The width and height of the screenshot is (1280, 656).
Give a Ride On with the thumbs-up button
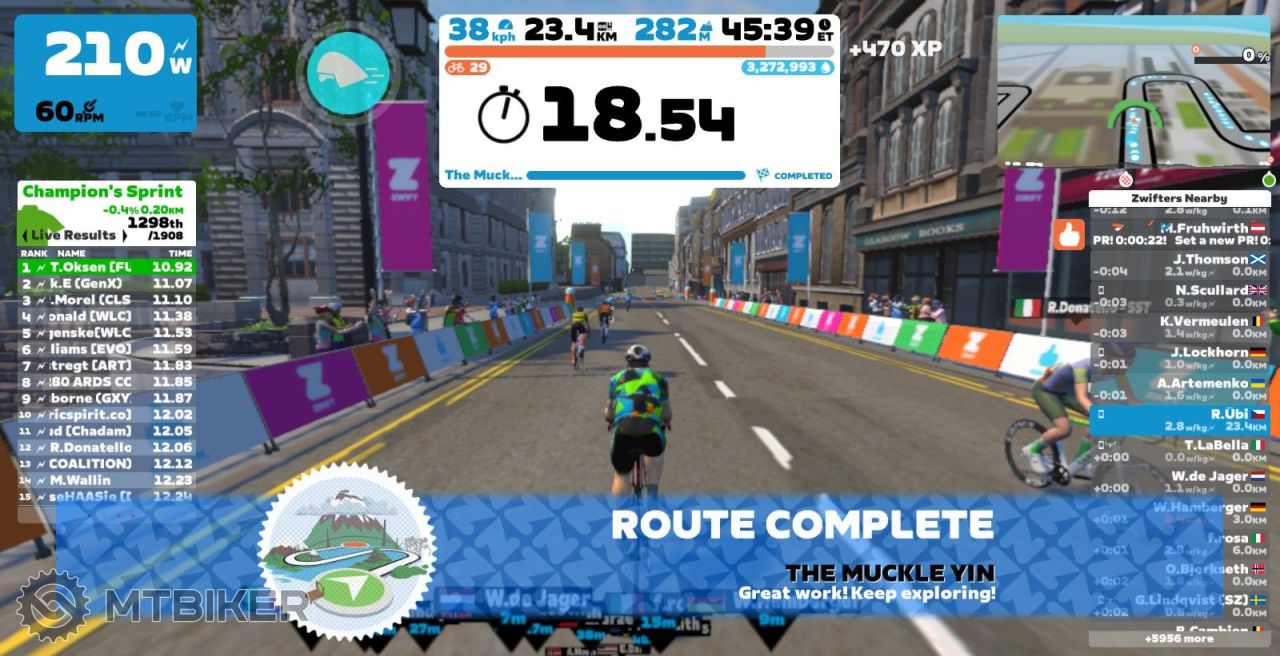pos(1069,235)
